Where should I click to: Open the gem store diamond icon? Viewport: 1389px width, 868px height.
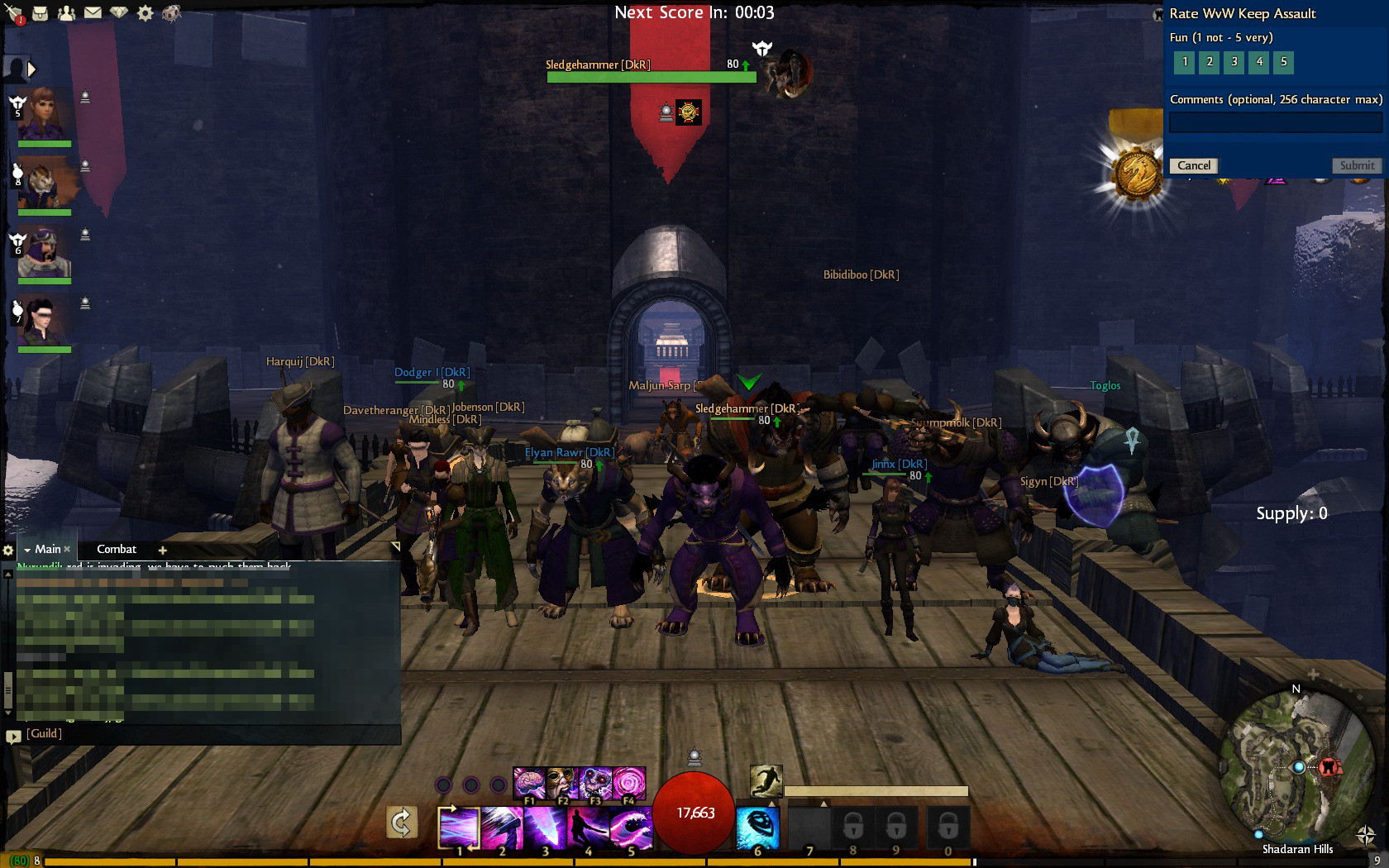pyautogui.click(x=119, y=13)
